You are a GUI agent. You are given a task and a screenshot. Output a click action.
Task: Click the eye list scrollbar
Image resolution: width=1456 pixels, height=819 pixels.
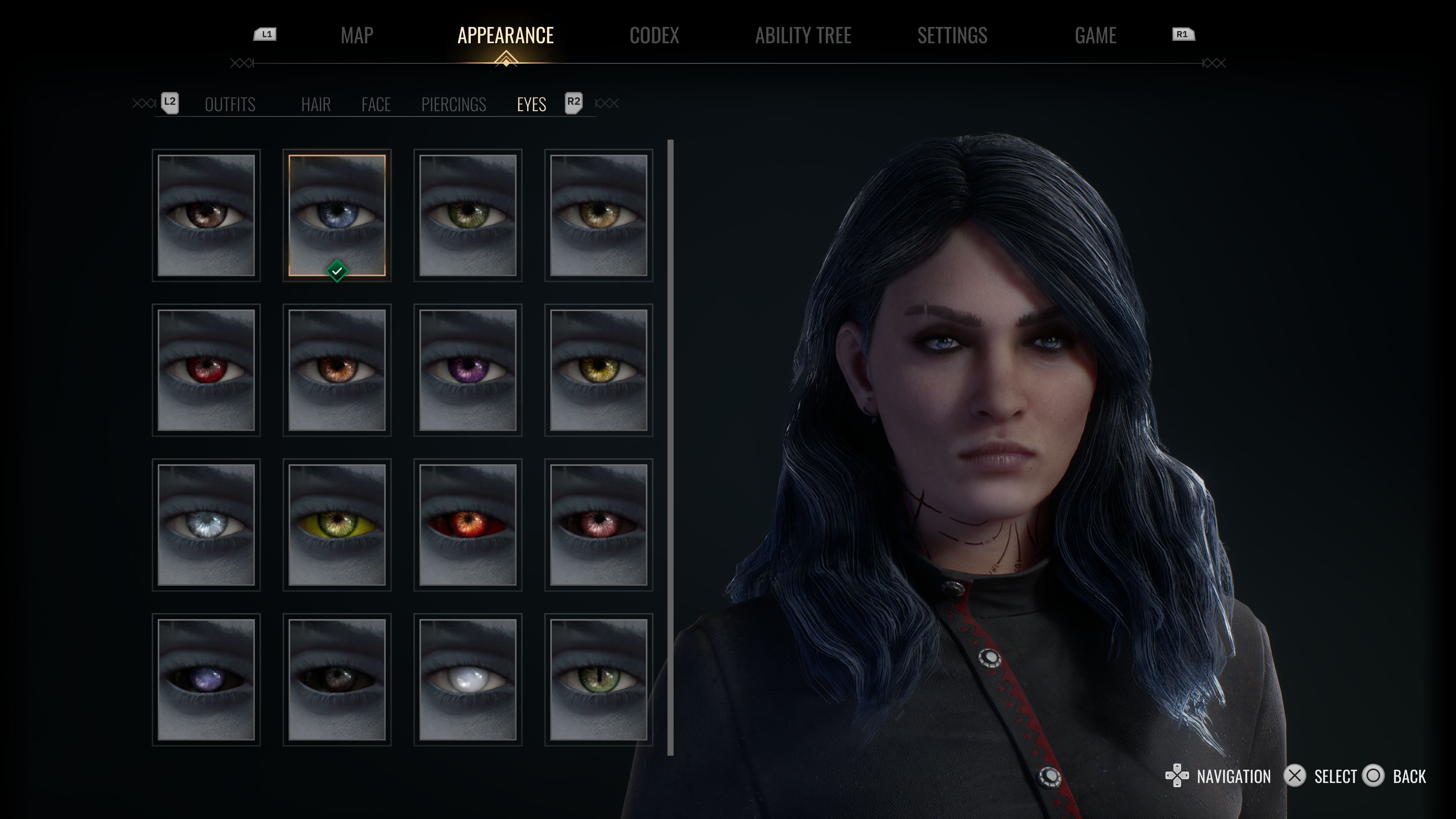click(x=670, y=446)
